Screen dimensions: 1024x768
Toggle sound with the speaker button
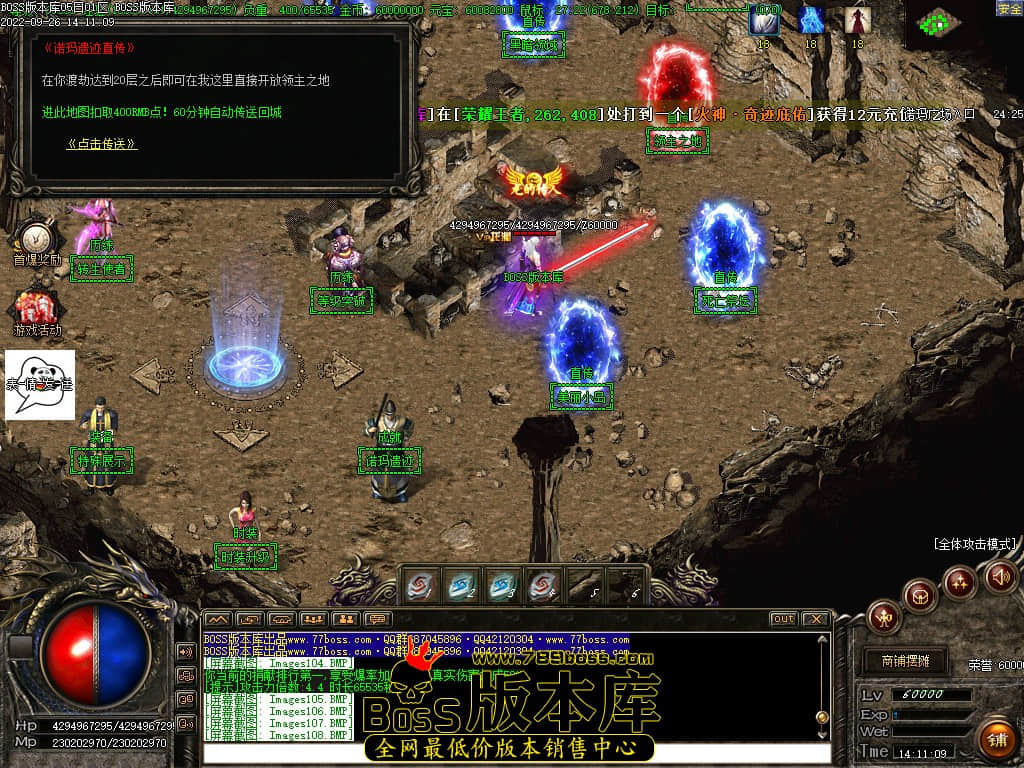1000,576
